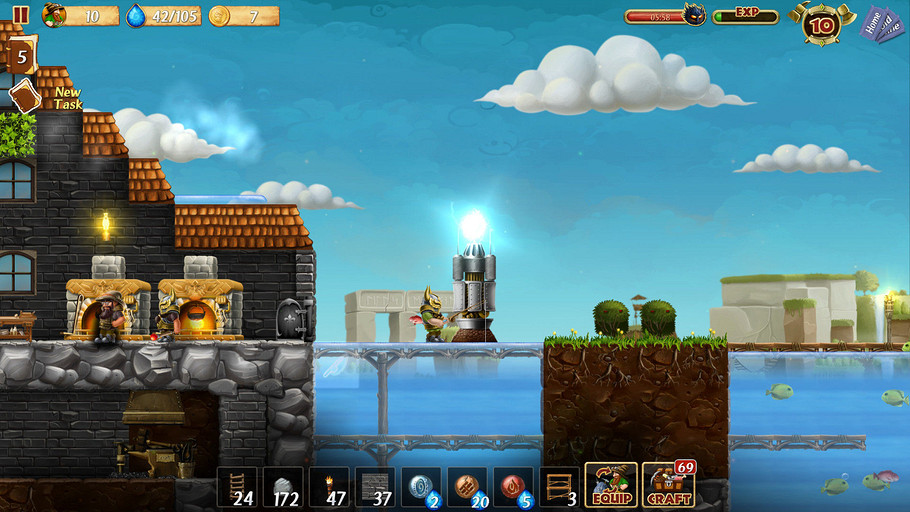The image size is (910, 512).
Task: Open the gold coin shop
Action: (220, 15)
